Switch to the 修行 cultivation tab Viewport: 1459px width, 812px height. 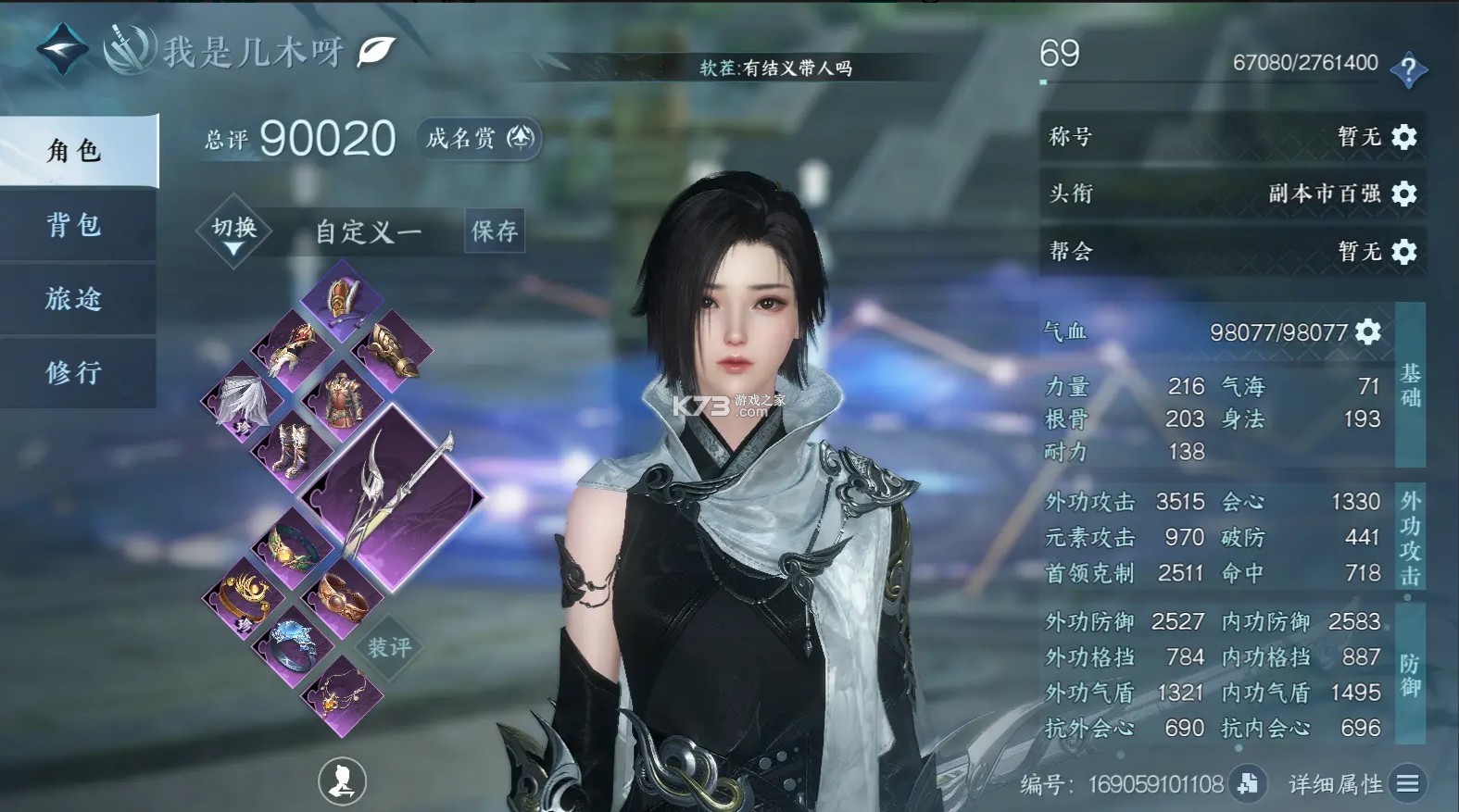pyautogui.click(x=72, y=373)
